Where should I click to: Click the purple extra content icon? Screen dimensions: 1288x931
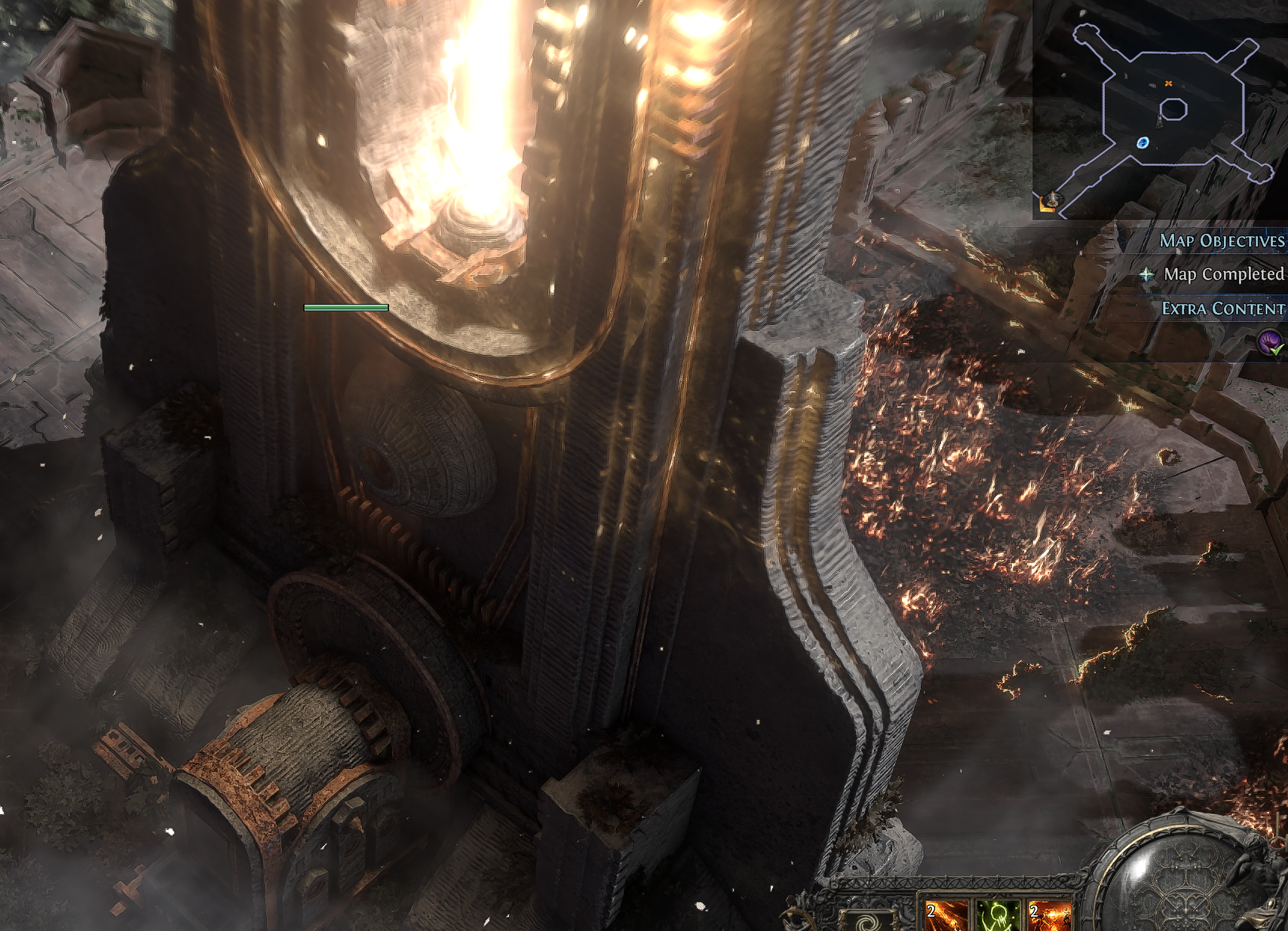1271,343
